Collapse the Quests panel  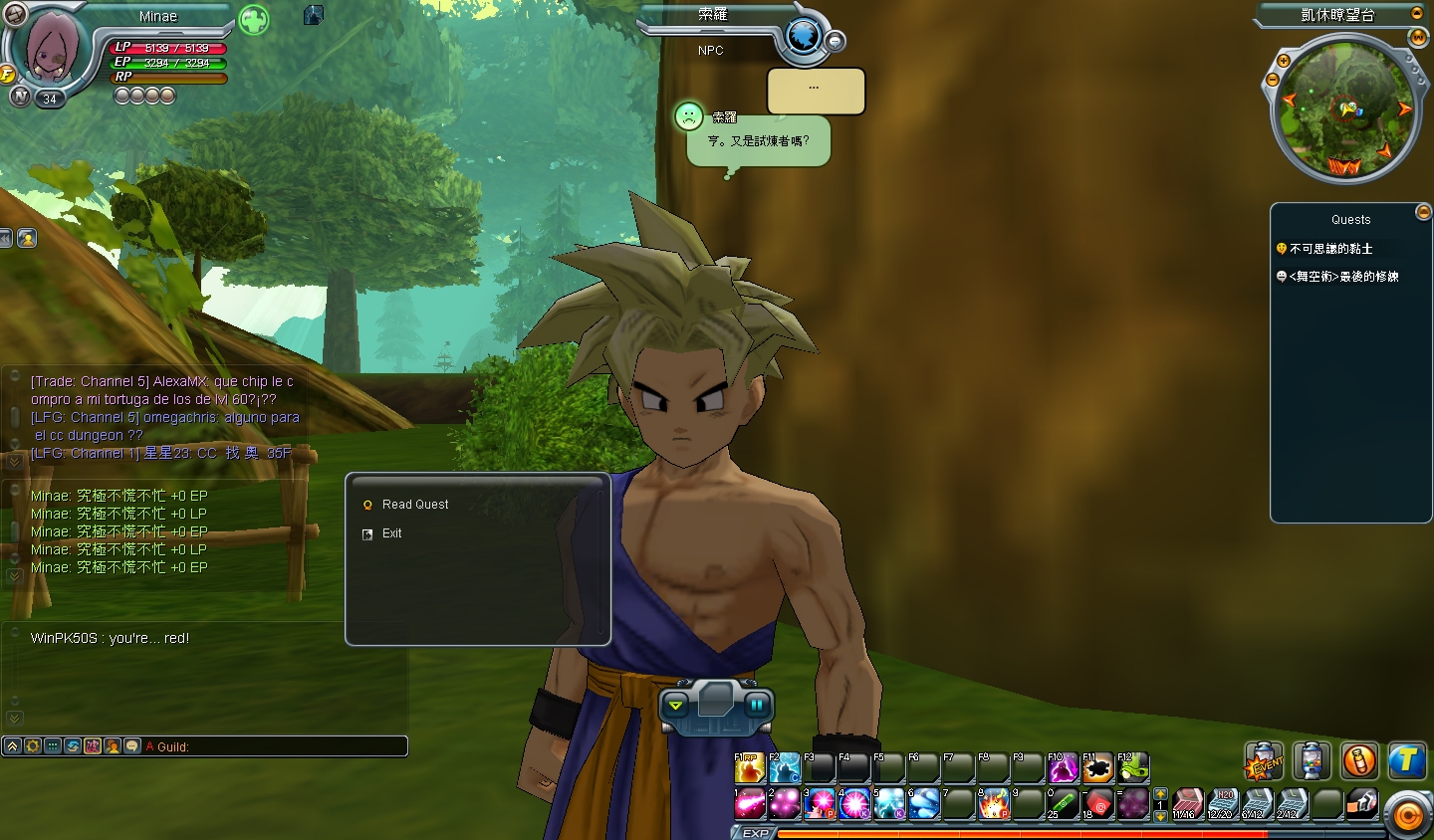tap(1423, 211)
